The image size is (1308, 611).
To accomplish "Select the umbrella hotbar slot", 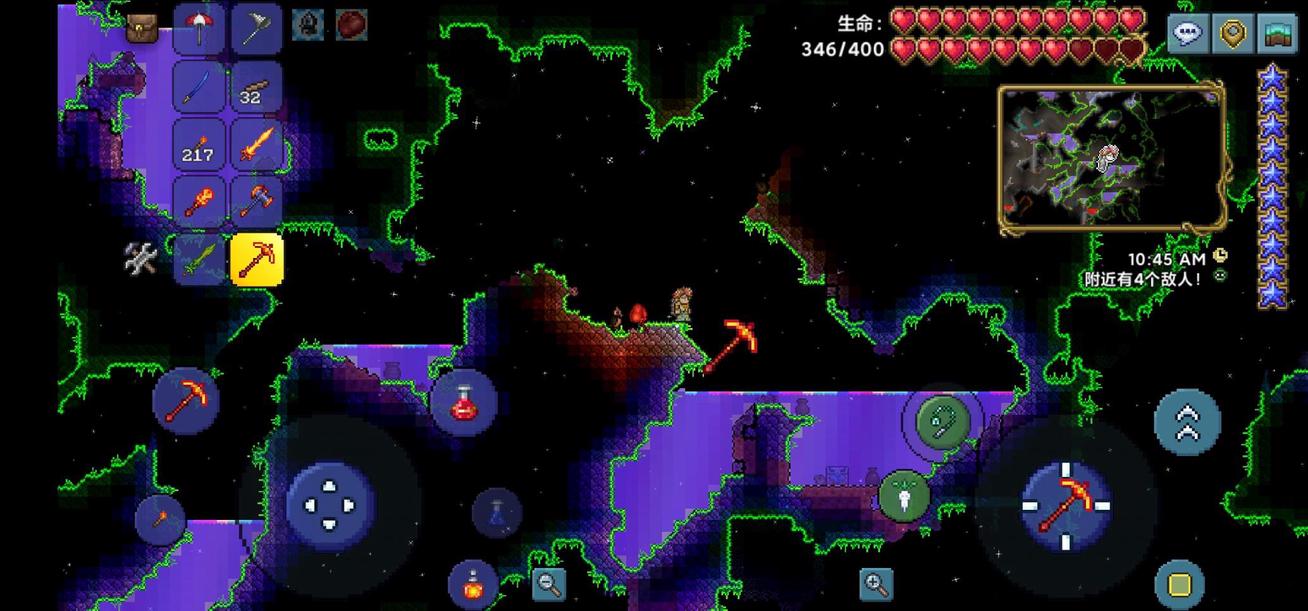I will 199,29.
